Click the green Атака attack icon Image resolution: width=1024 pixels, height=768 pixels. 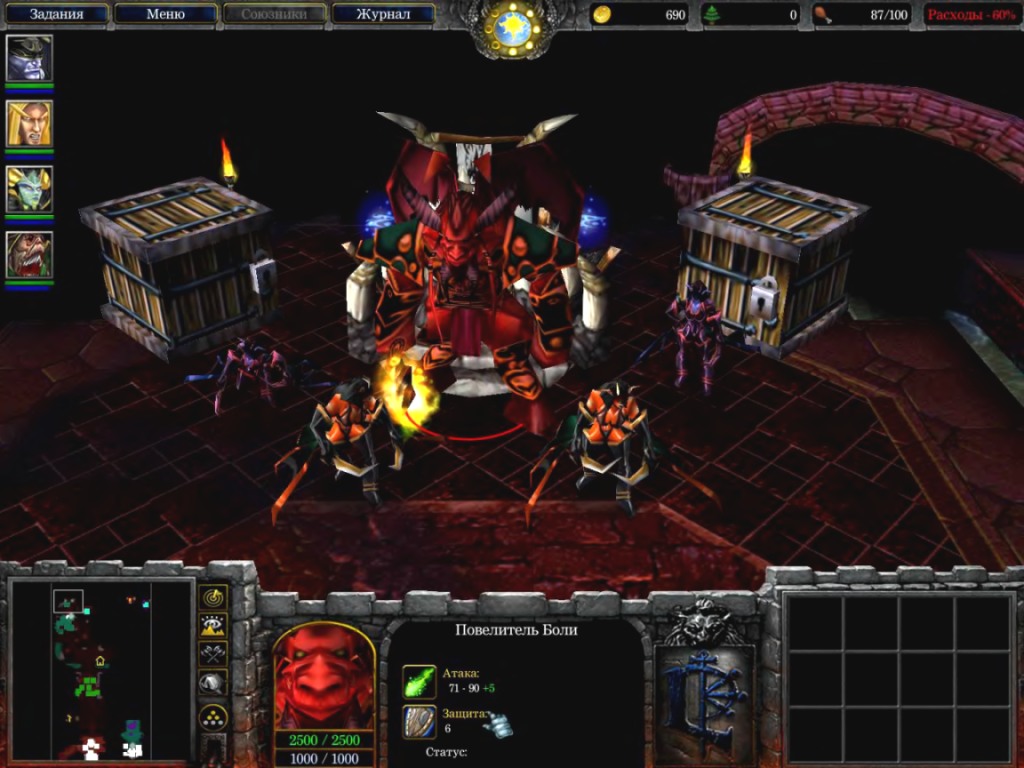(x=419, y=681)
